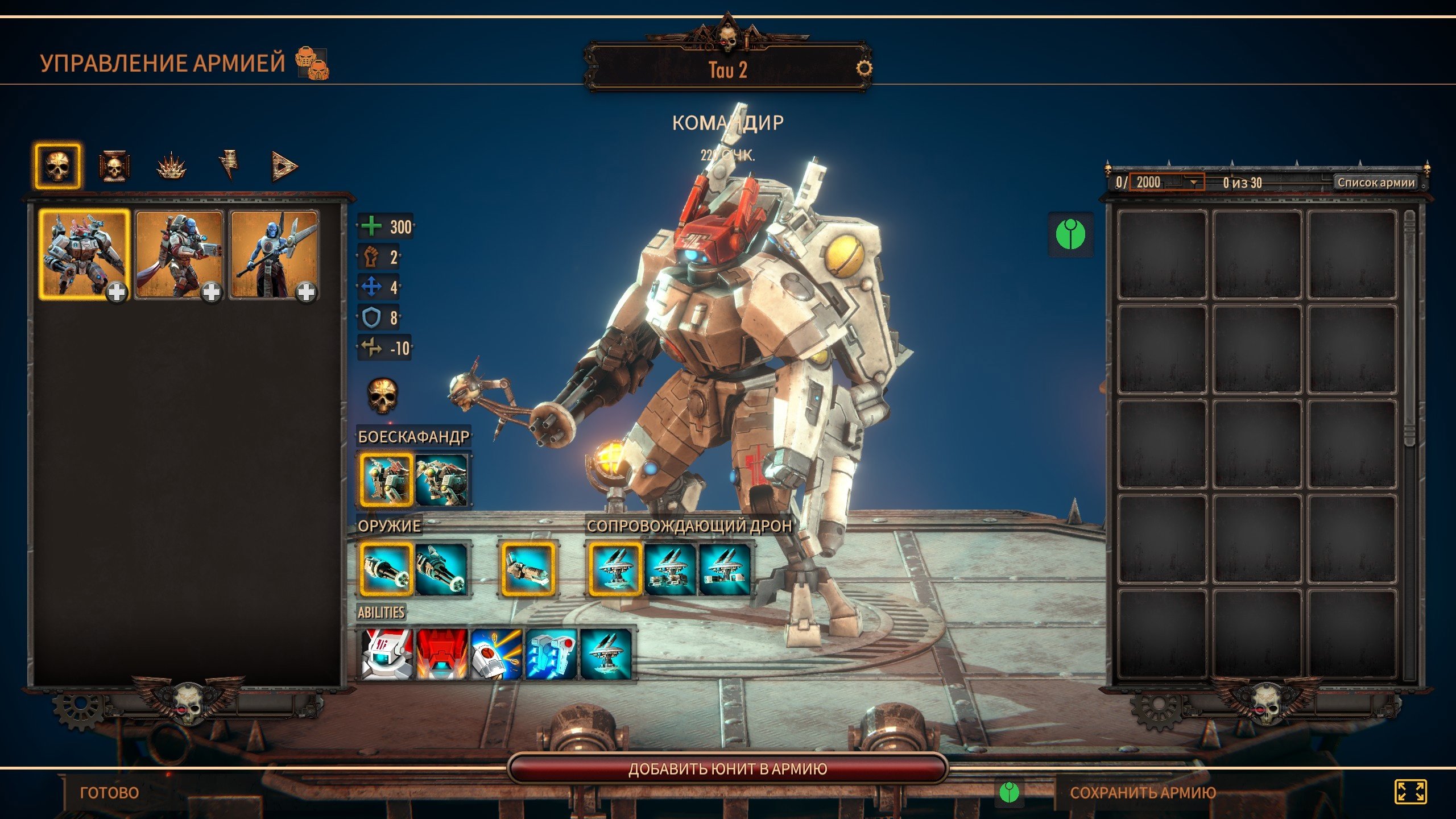Open the arrow-shaped category tab

(284, 167)
